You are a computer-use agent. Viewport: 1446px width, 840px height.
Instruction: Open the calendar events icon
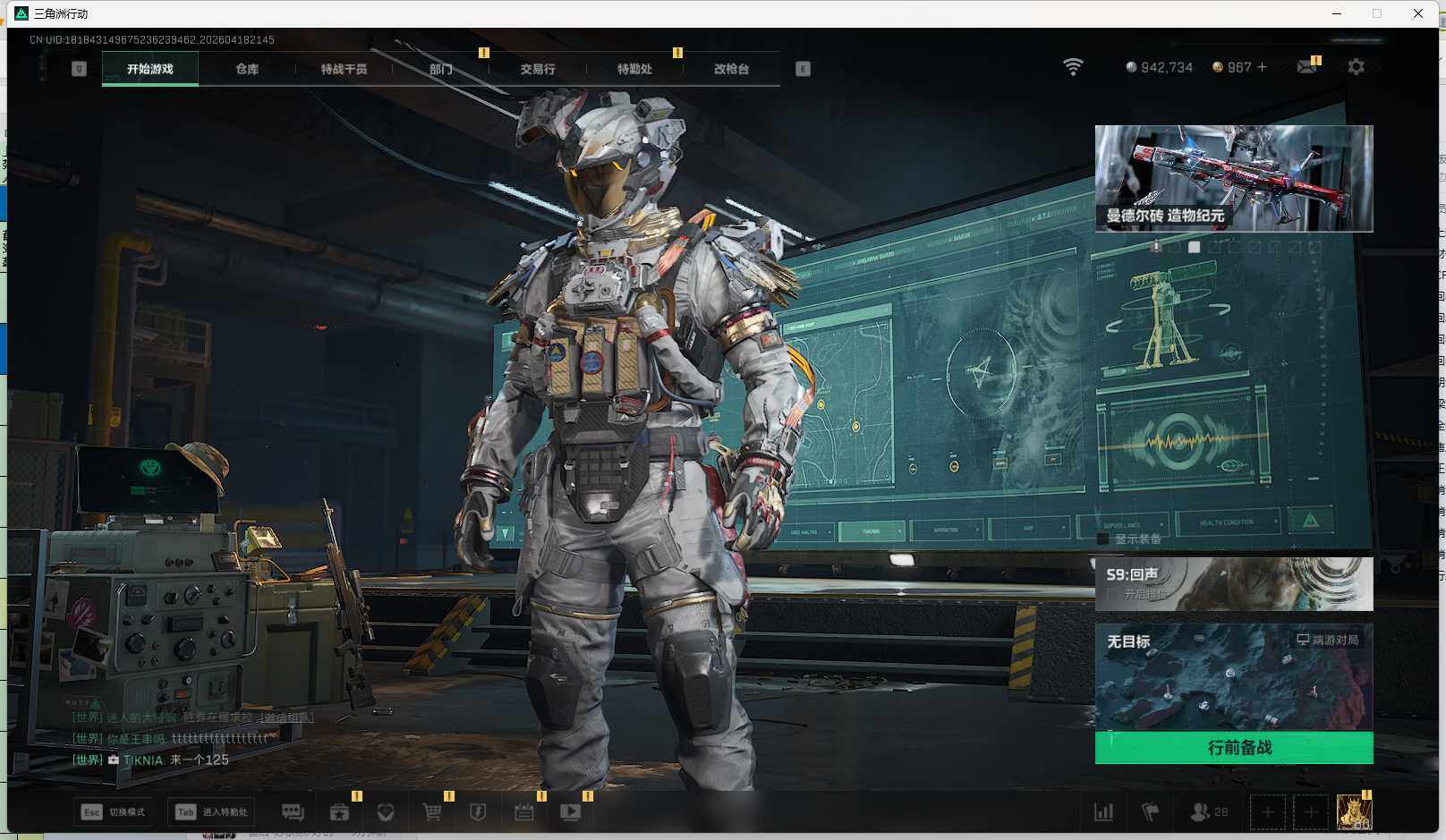tap(524, 812)
